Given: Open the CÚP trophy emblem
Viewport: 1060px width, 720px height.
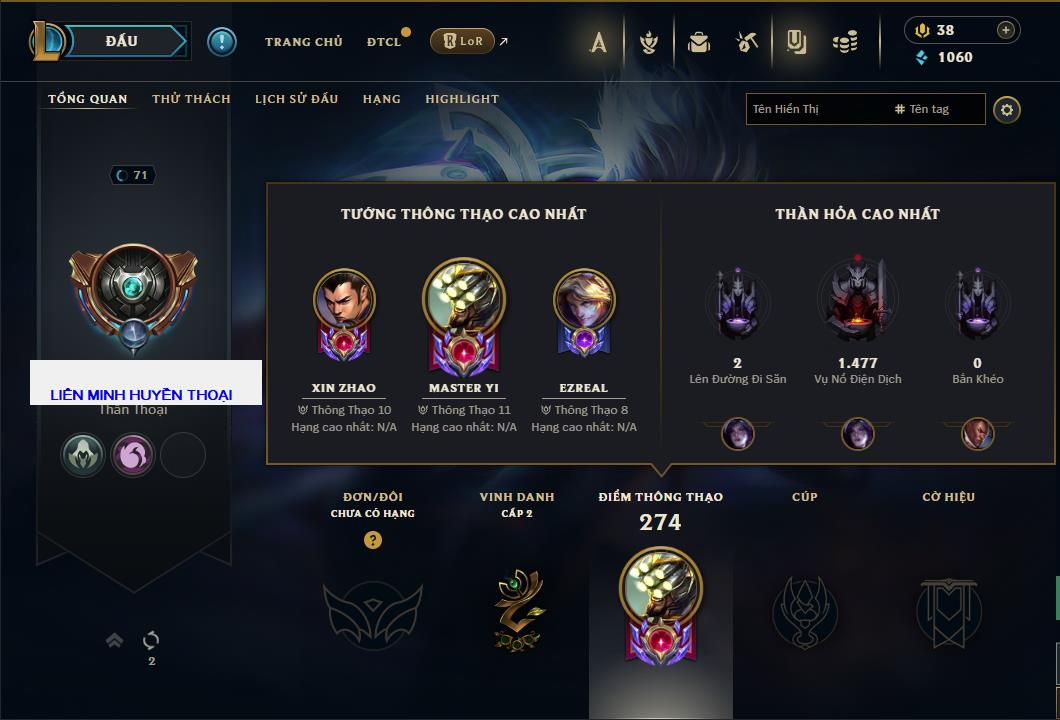Looking at the screenshot, I should pyautogui.click(x=804, y=610).
